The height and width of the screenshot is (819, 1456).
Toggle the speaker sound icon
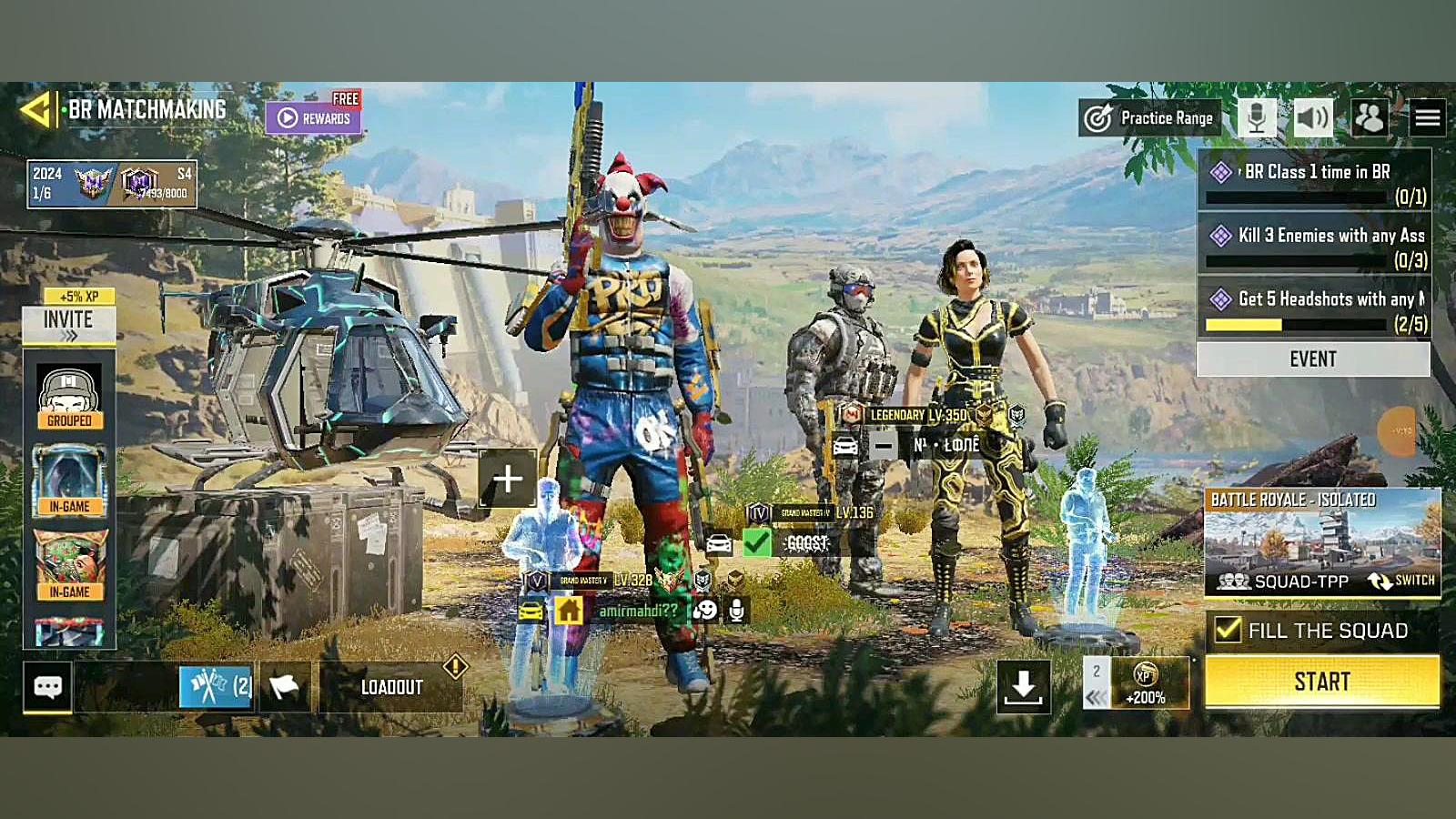click(1312, 118)
